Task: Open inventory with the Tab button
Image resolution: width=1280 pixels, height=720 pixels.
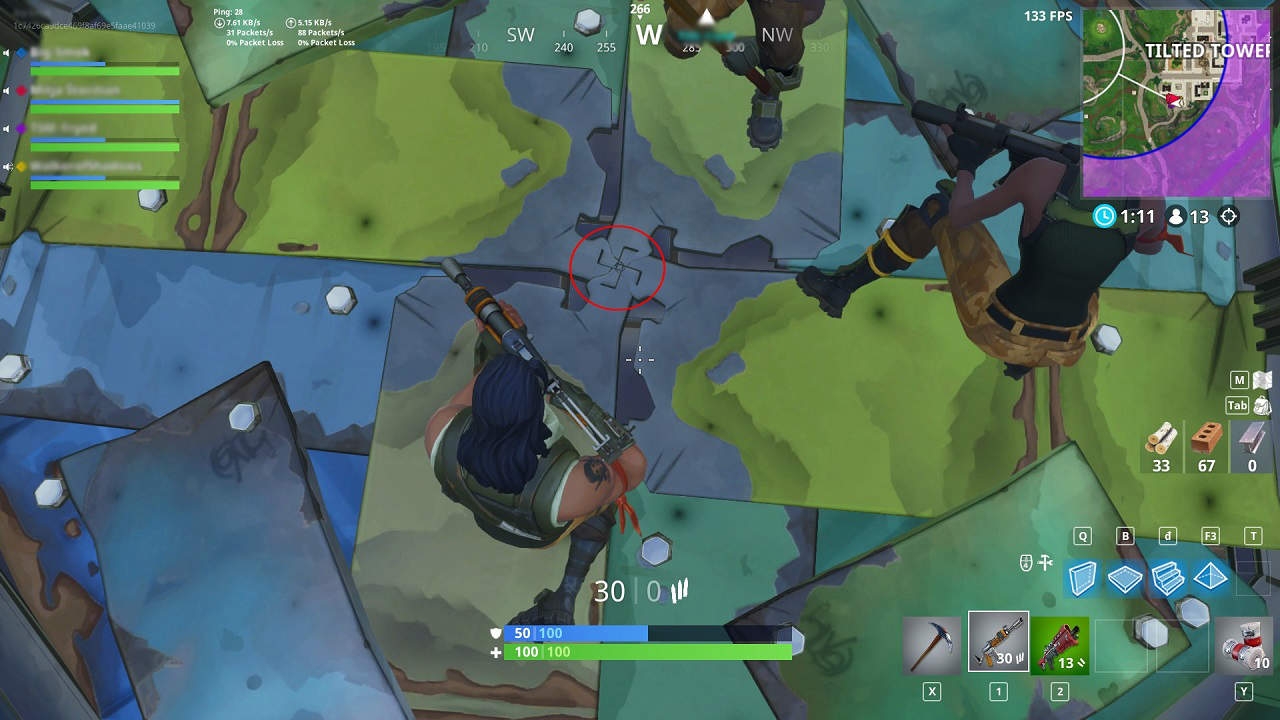Action: pos(1237,406)
